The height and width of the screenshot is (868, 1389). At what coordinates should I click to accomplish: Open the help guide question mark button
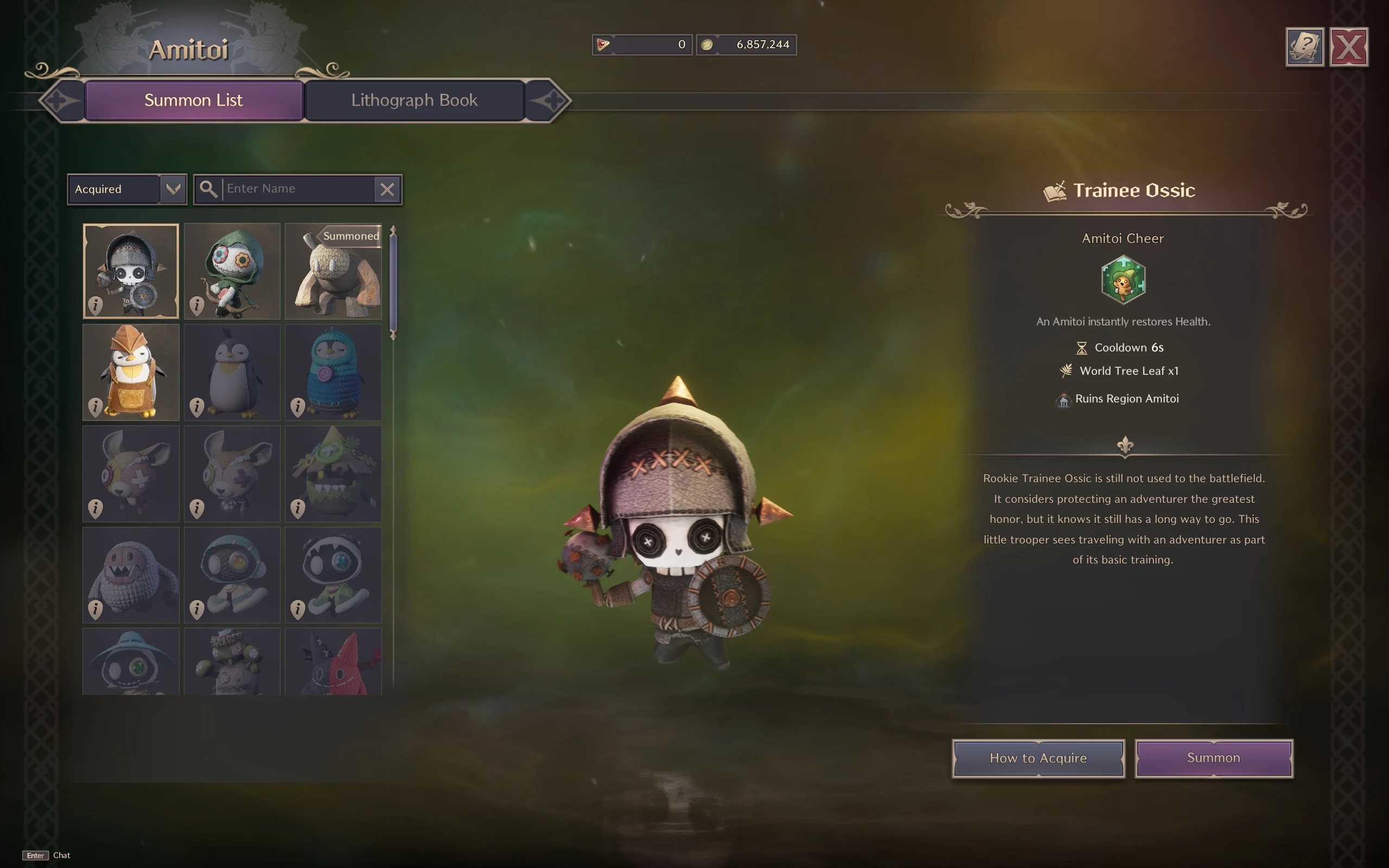1304,47
